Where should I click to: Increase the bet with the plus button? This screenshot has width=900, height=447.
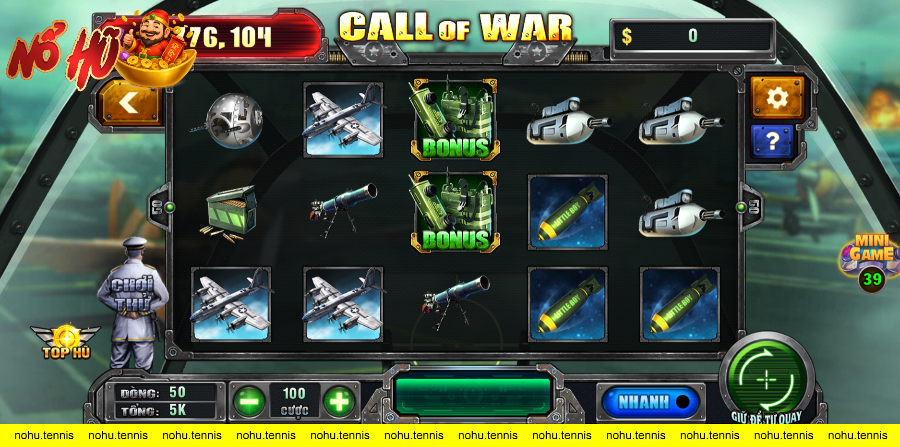(339, 402)
